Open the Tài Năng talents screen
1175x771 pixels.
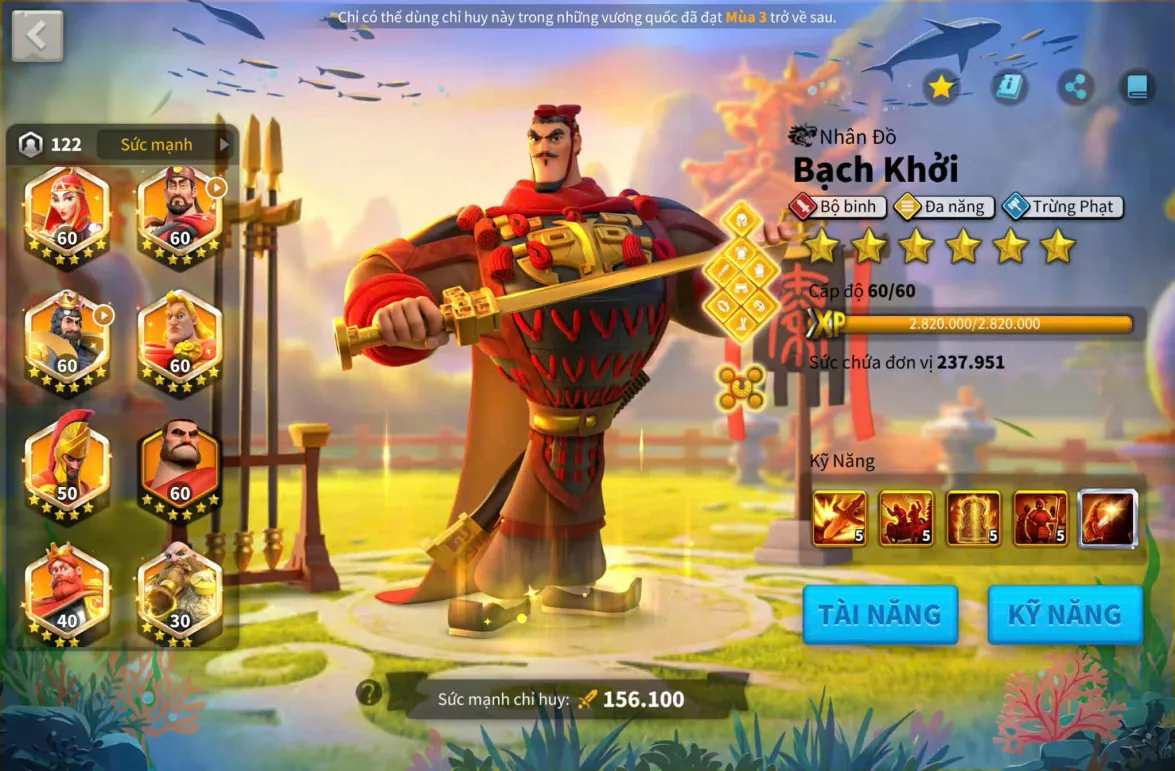pyautogui.click(x=880, y=613)
